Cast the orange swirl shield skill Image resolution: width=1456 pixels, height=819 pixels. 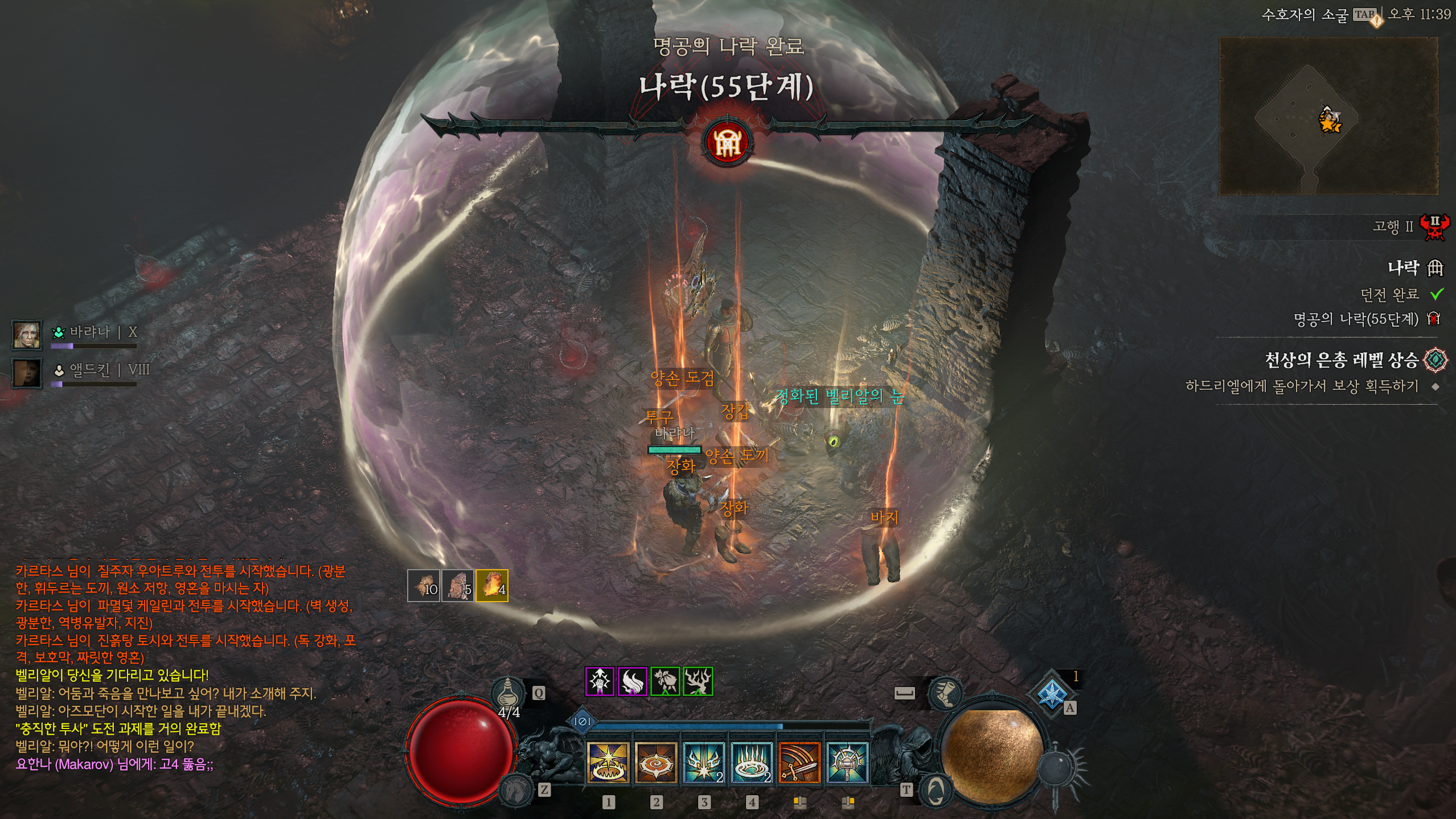tap(656, 763)
